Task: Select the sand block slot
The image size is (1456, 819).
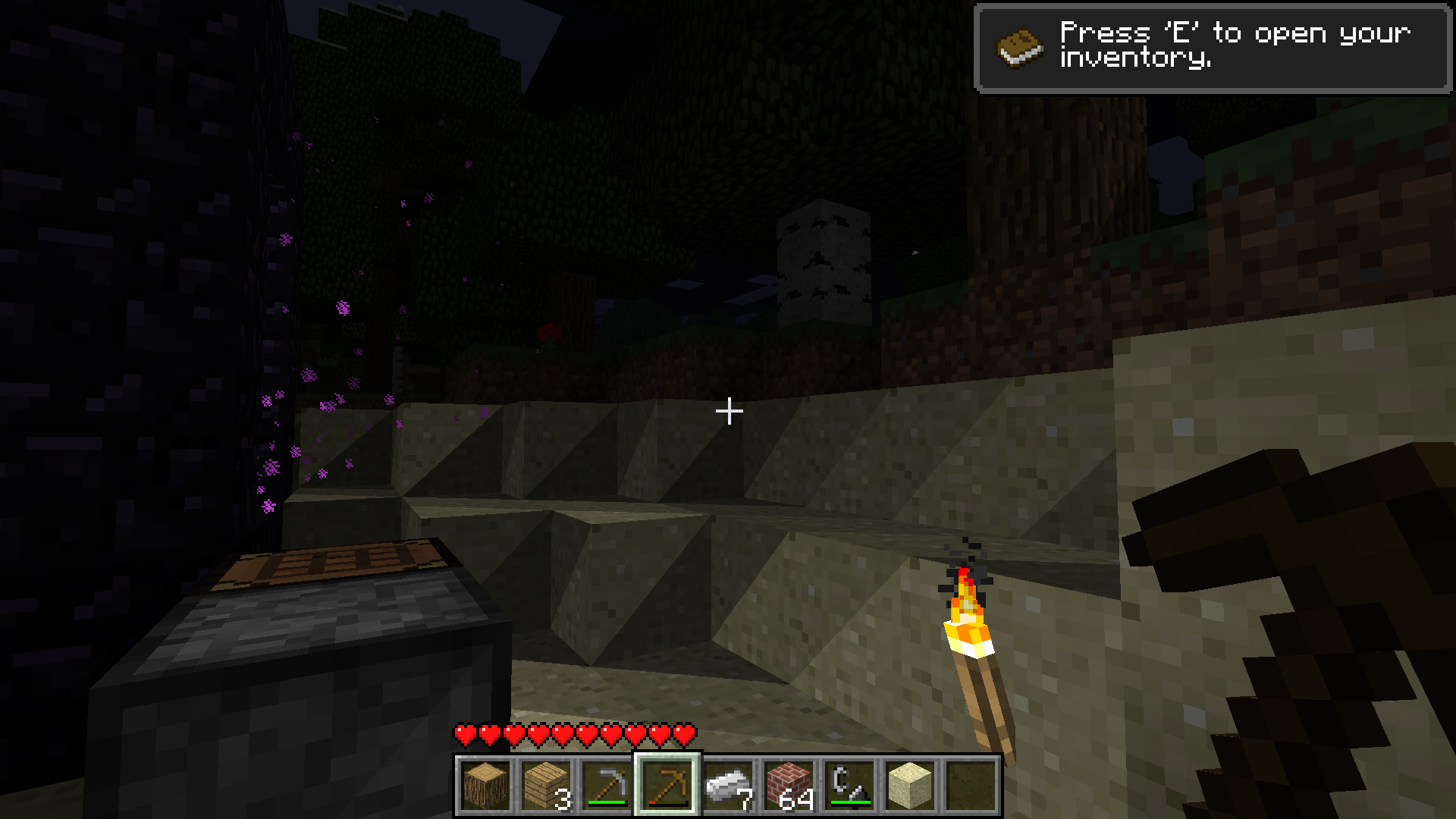Action: point(910,786)
